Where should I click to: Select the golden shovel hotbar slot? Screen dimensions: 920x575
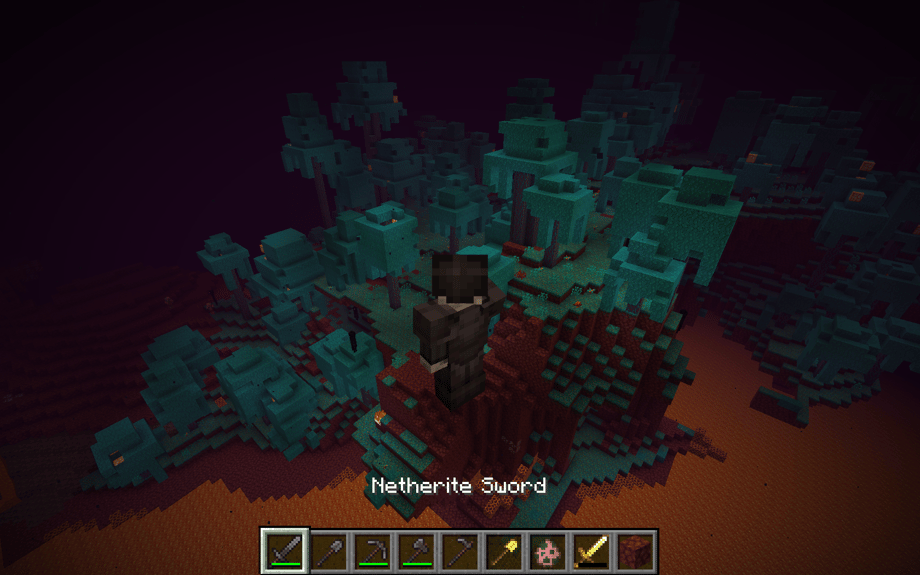pyautogui.click(x=504, y=551)
